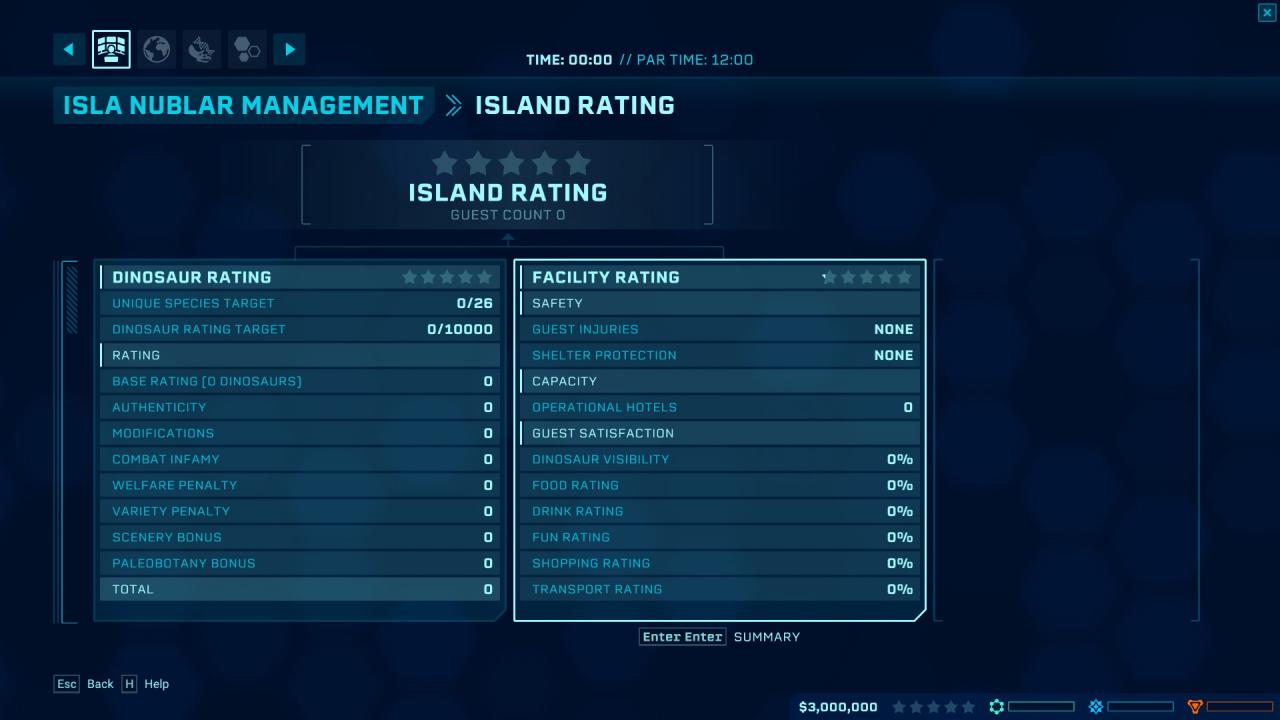The height and width of the screenshot is (720, 1280).
Task: Select the Welfare Penalty row
Action: (x=300, y=485)
